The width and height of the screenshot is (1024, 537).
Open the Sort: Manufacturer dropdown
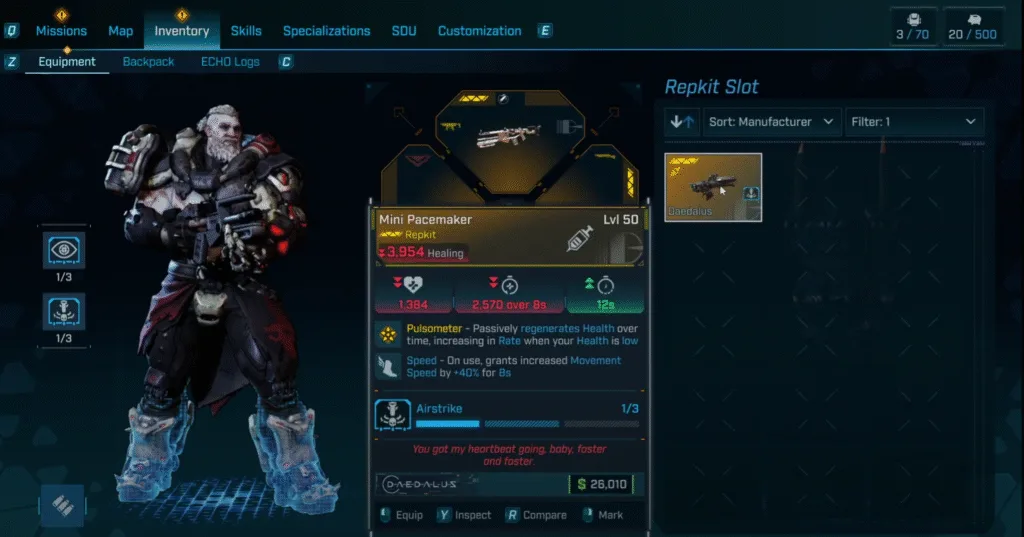[x=772, y=122]
